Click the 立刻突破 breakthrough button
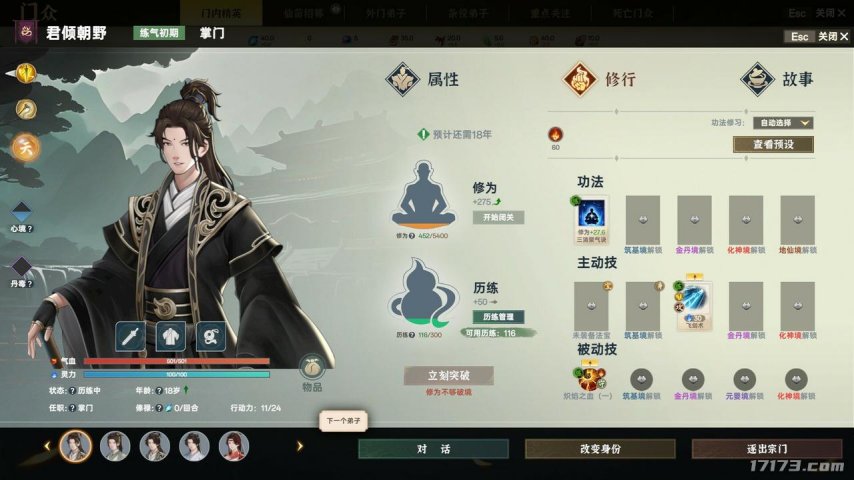The width and height of the screenshot is (854, 480). 448,375
